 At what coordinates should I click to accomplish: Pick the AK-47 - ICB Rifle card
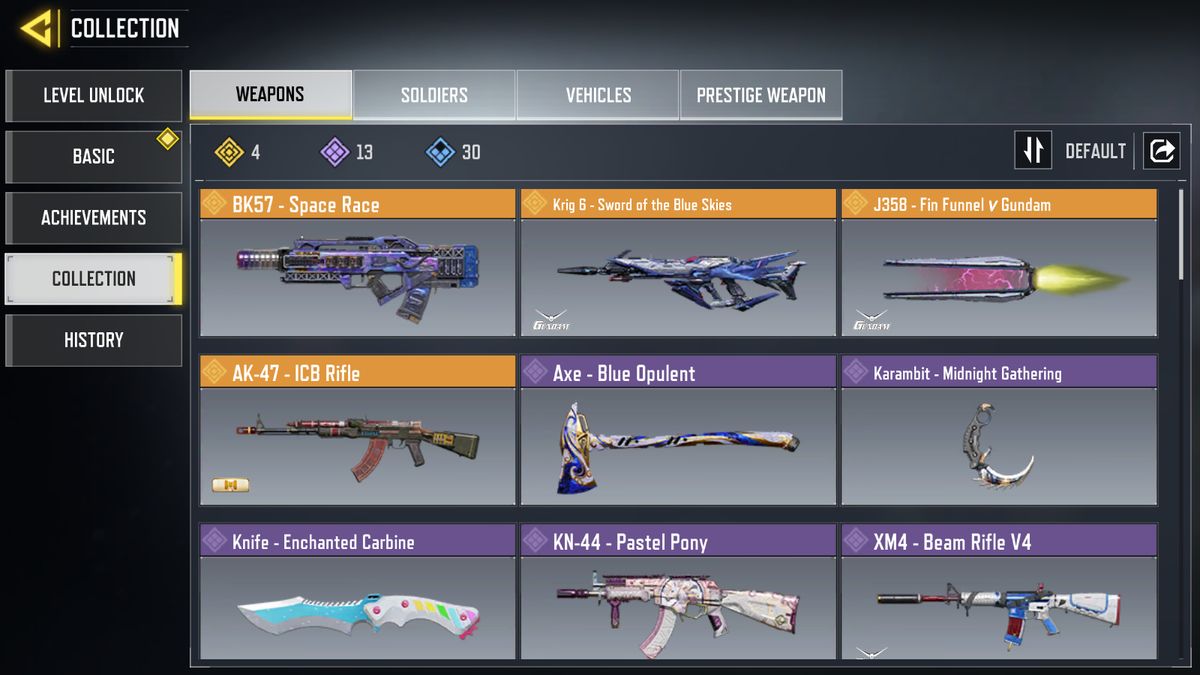(x=357, y=432)
